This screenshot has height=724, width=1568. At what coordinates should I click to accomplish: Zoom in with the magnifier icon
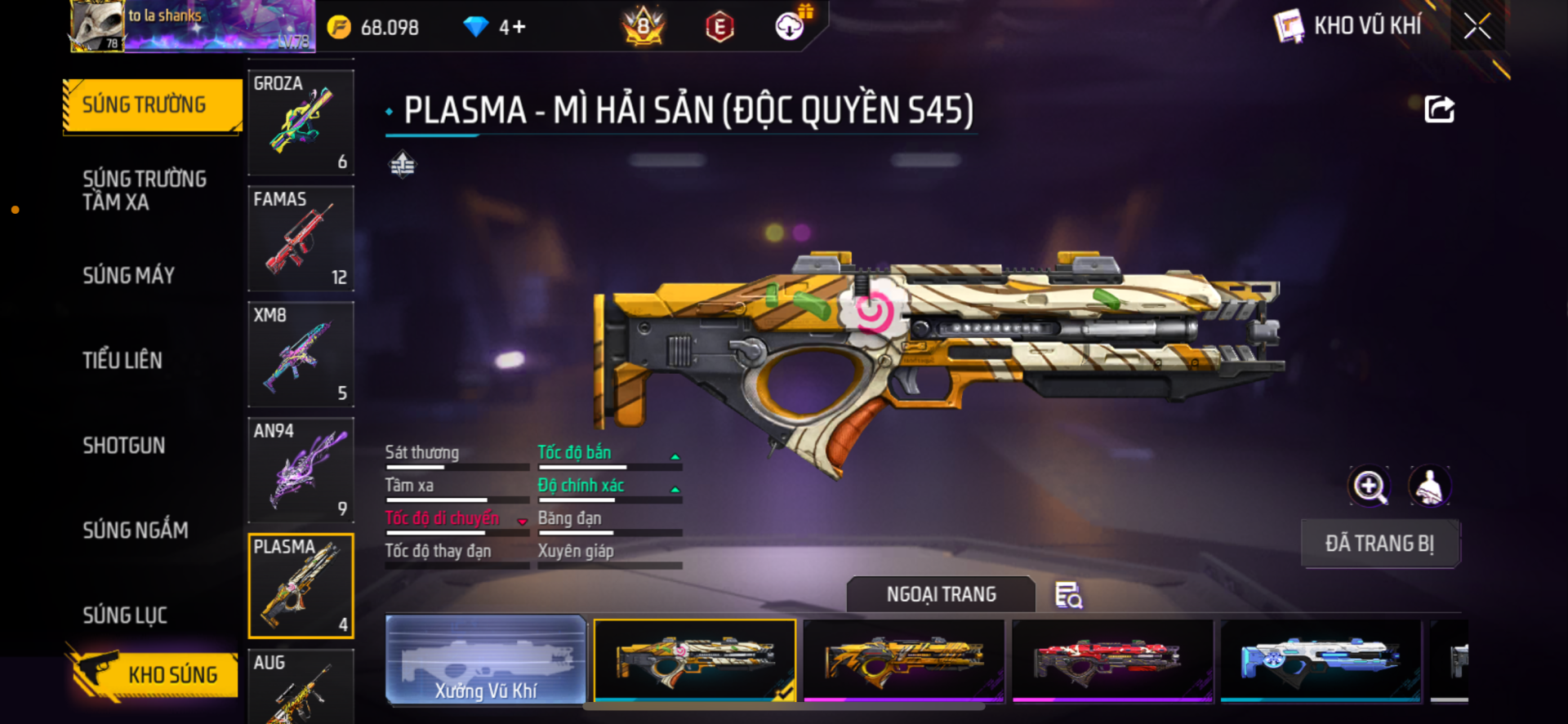point(1369,486)
